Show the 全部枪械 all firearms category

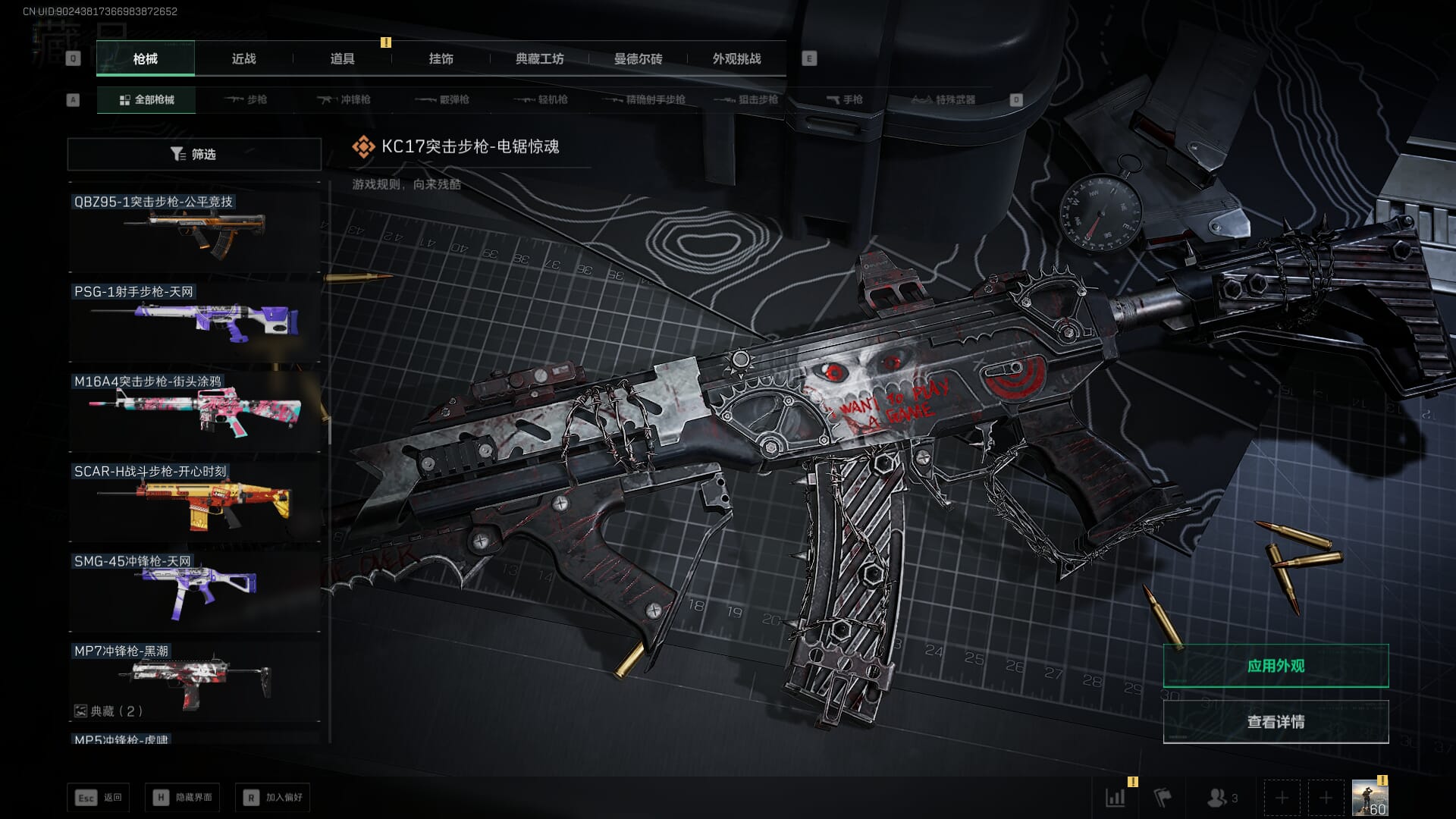click(x=146, y=100)
